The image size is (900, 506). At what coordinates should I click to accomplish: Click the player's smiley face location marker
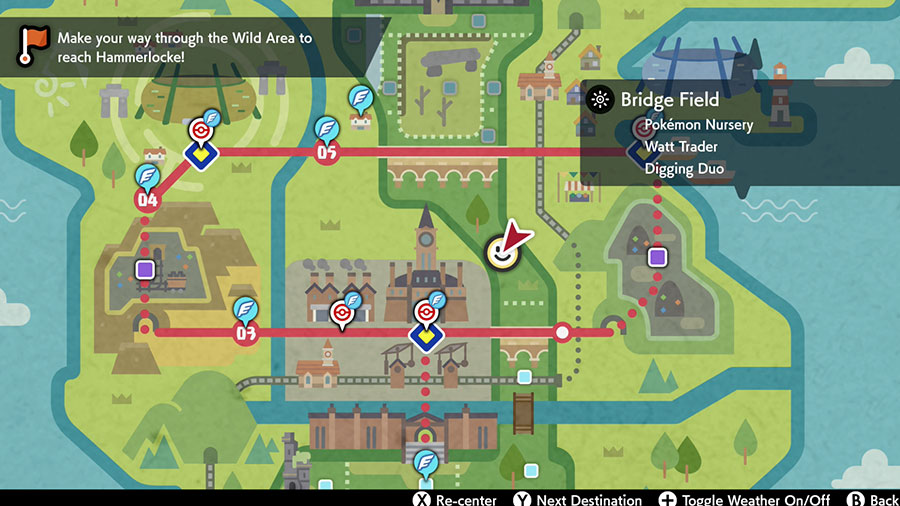501,253
